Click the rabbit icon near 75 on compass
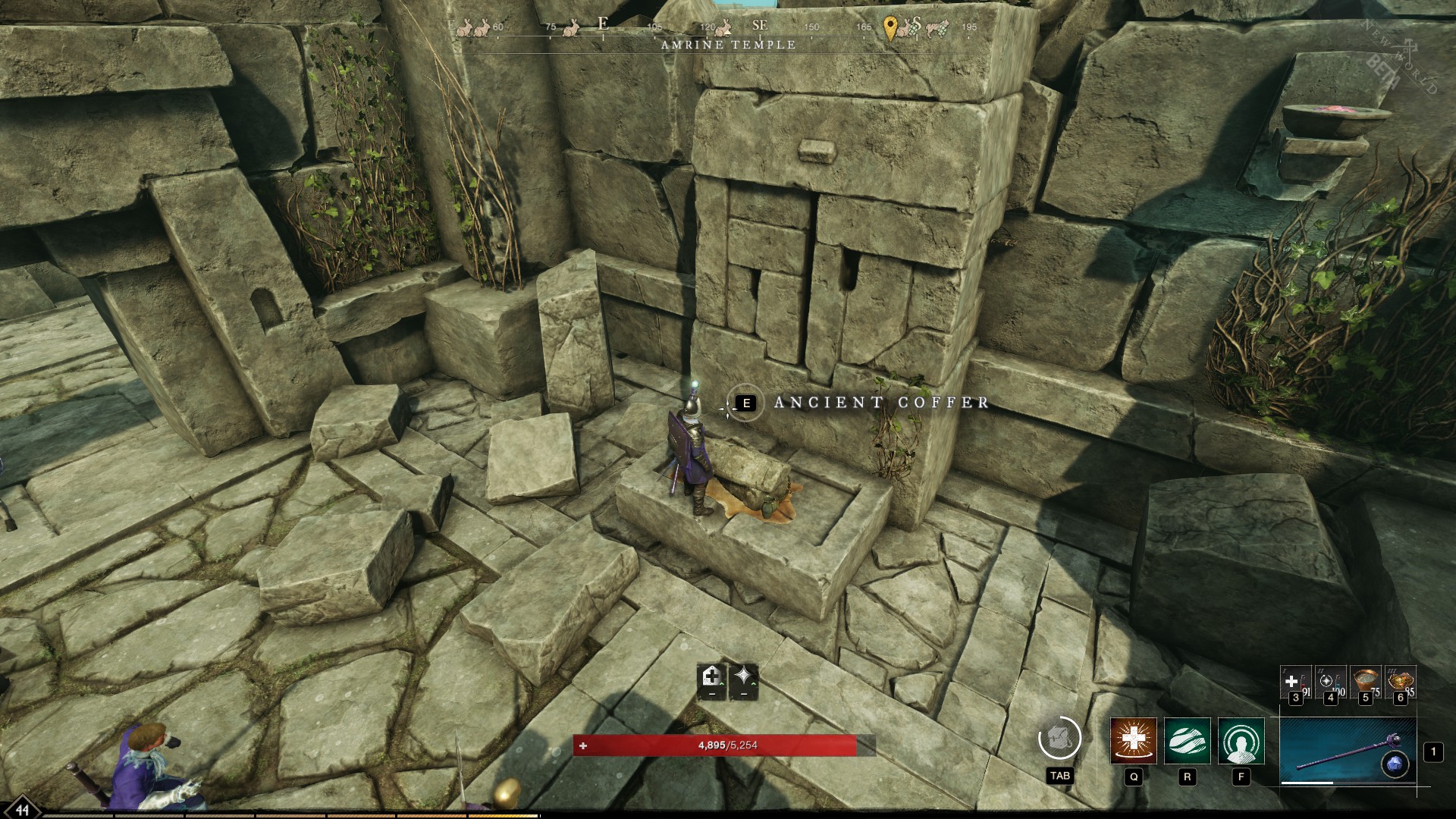Viewport: 1456px width, 819px height. click(x=570, y=30)
